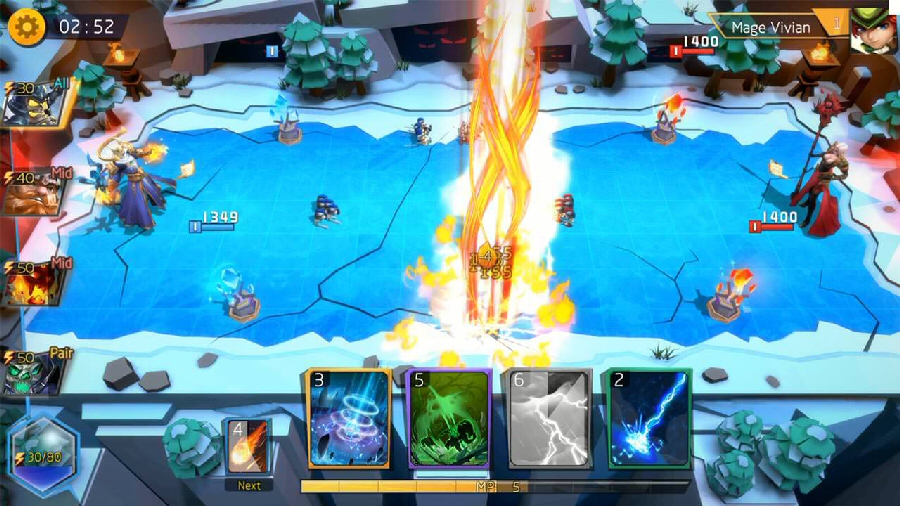Select the 3-cost blue vortex spell card
Screen dimensions: 900x506
tap(348, 419)
